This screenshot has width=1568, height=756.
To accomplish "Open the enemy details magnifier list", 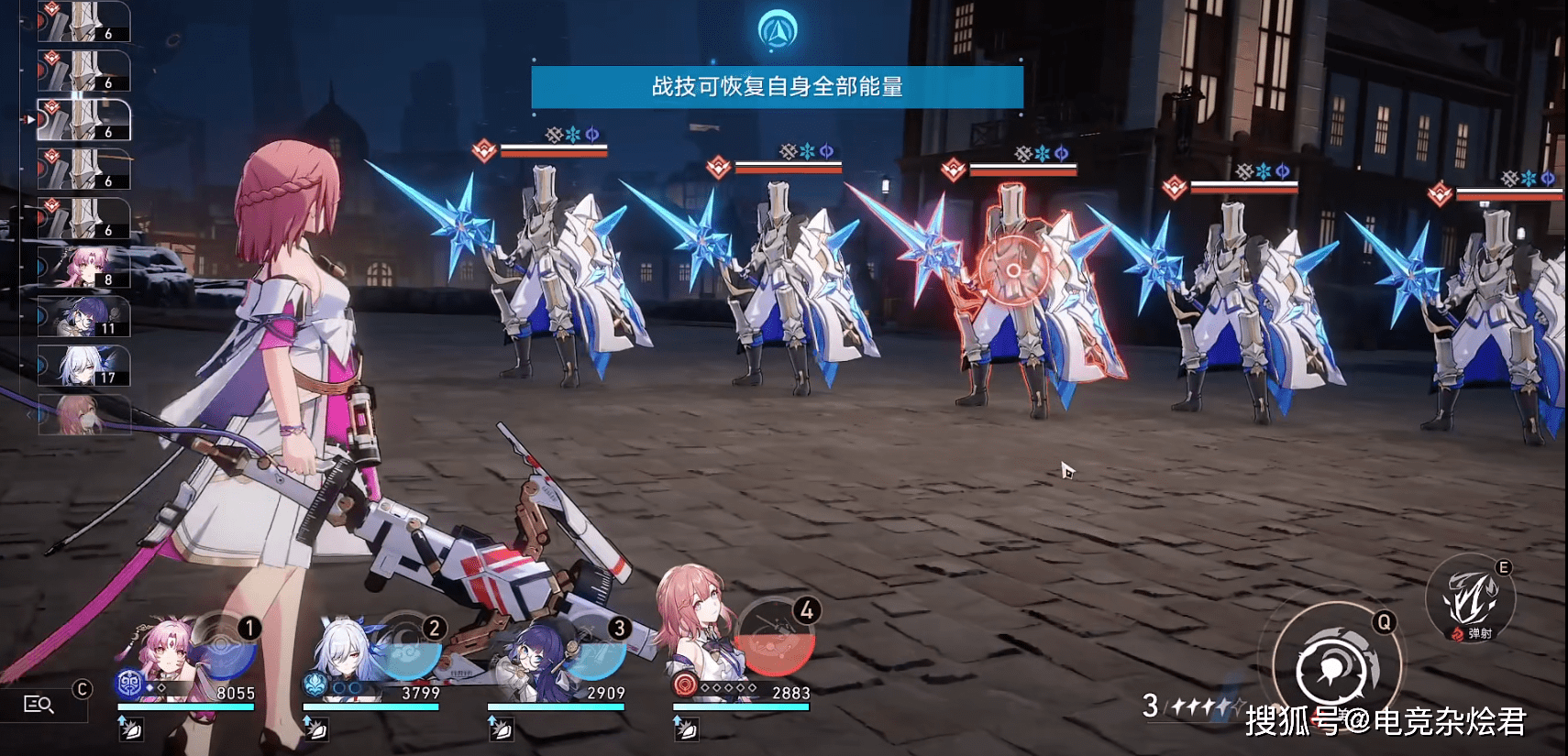I will [x=39, y=704].
